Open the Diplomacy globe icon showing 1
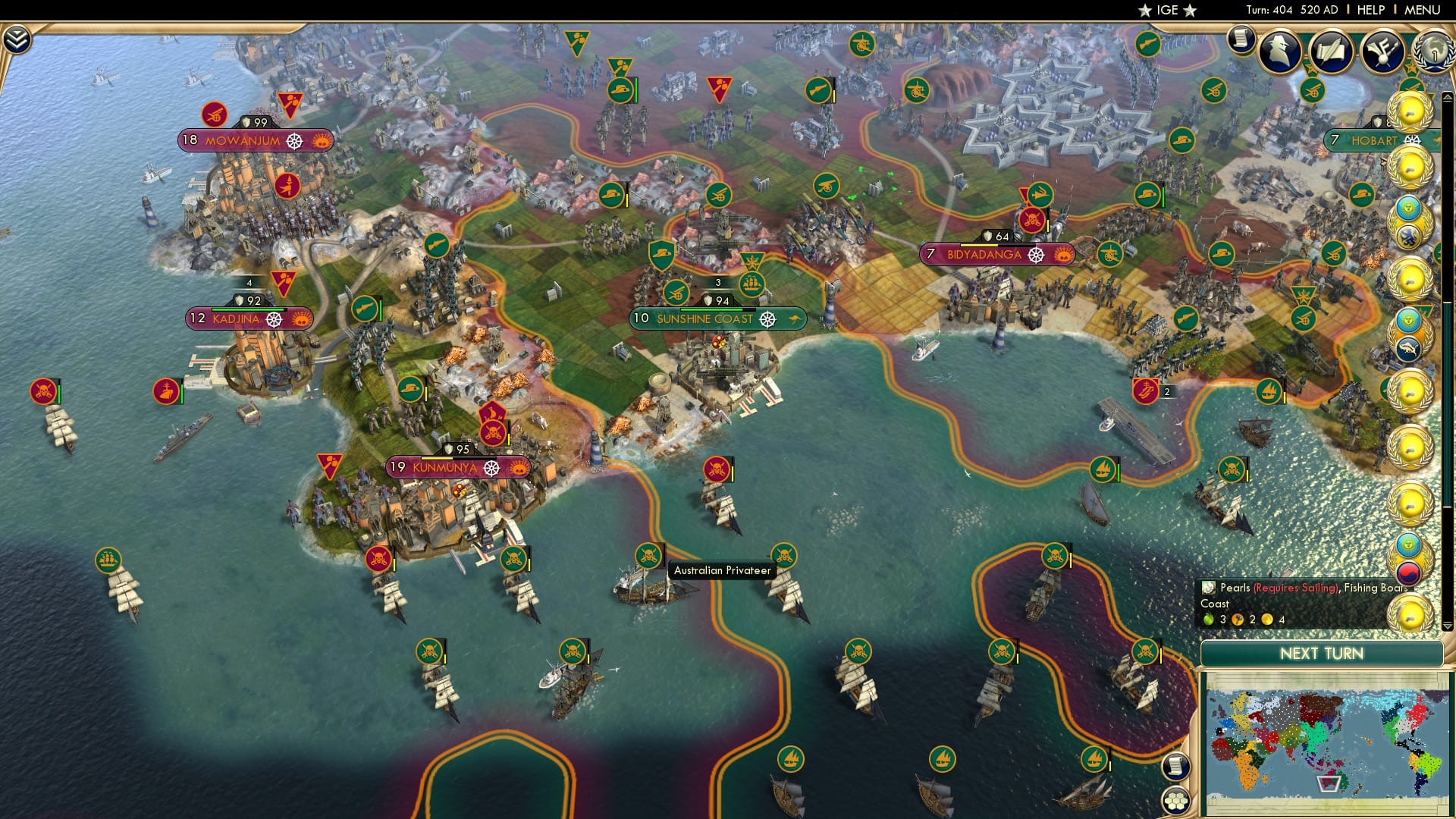 pyautogui.click(x=1436, y=52)
